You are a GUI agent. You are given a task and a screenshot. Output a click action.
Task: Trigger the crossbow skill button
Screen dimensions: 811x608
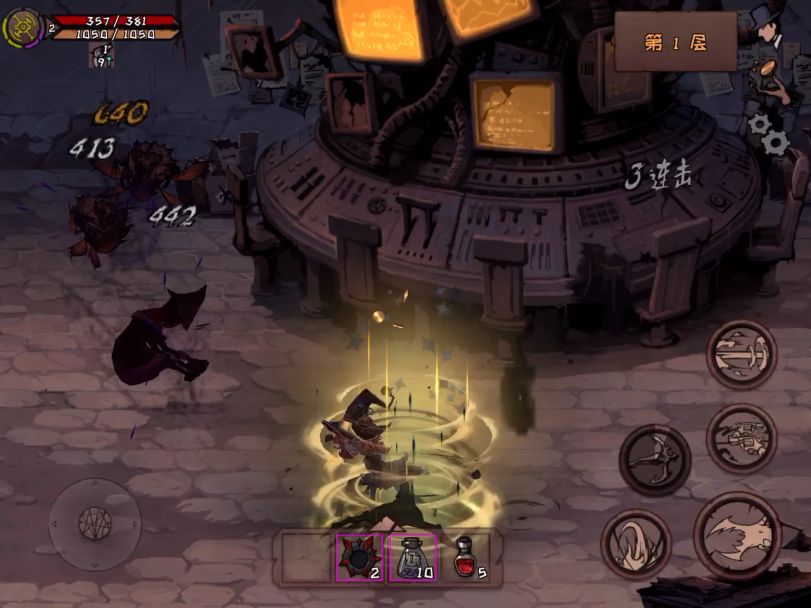655,459
